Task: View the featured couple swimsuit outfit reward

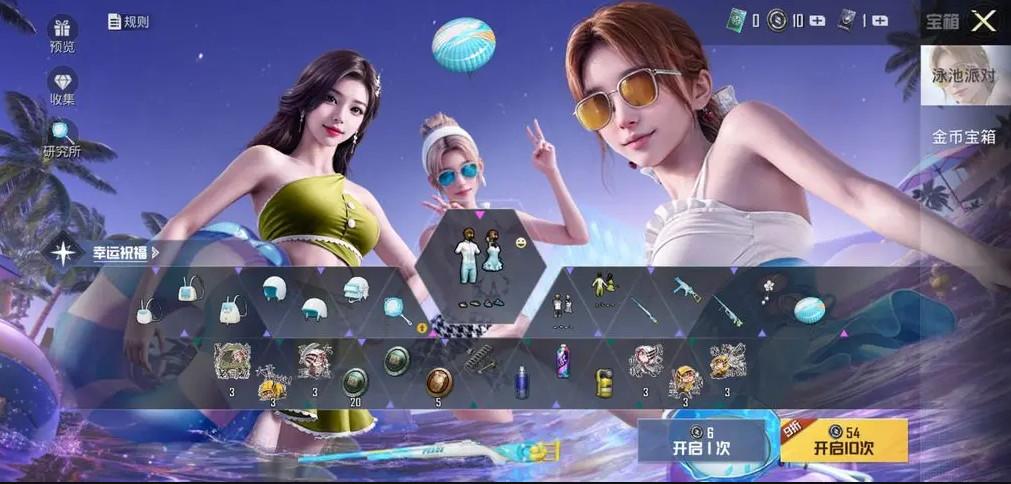Action: tap(479, 260)
